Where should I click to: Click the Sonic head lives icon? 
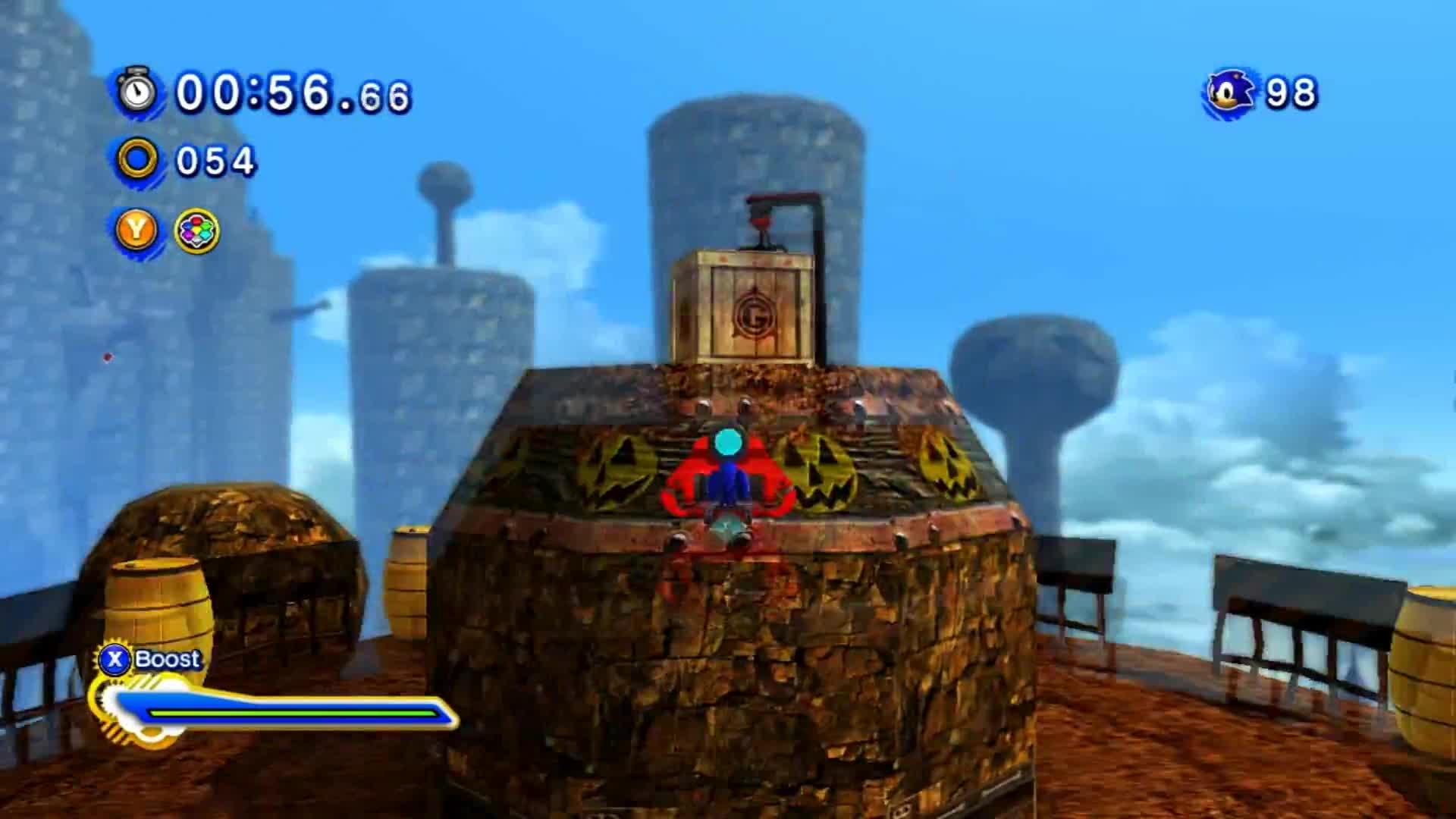(x=1229, y=93)
